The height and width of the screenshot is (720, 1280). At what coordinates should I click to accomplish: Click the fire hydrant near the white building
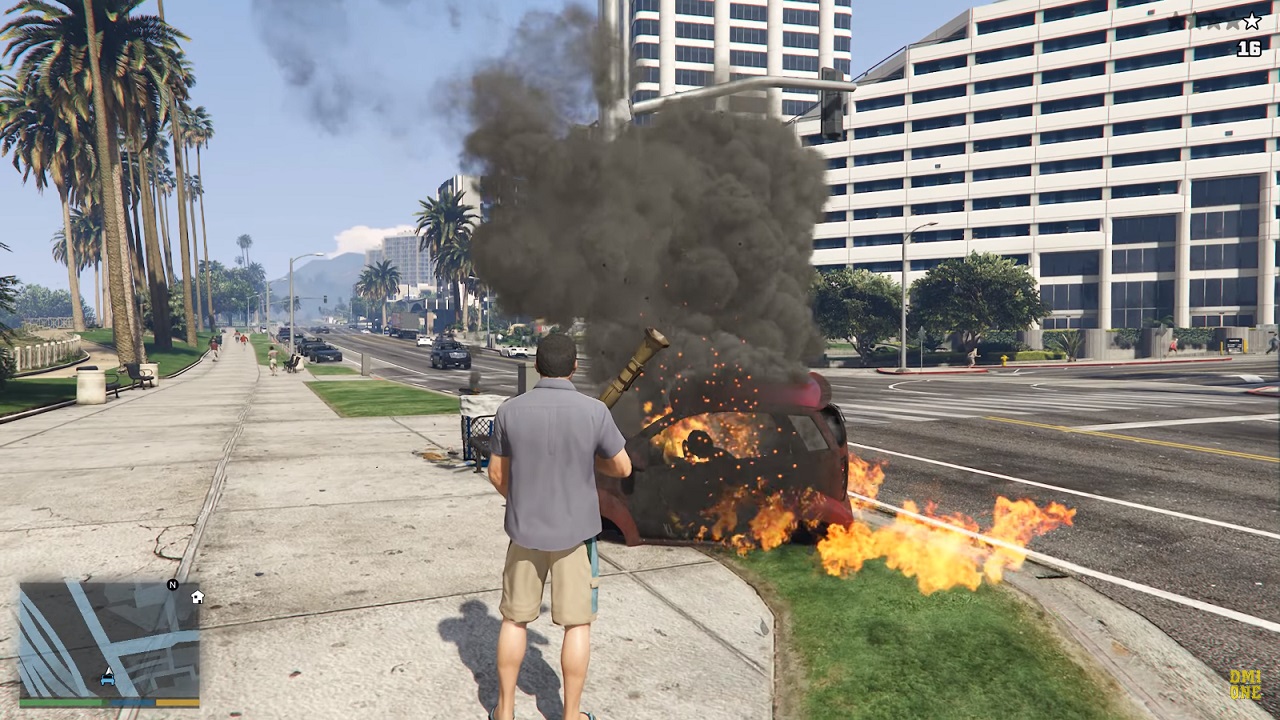(1004, 360)
